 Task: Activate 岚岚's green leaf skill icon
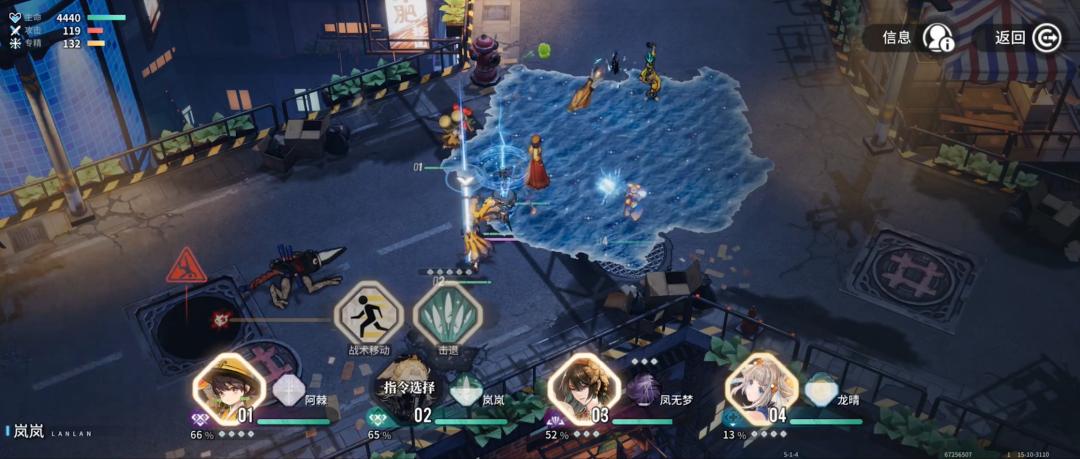tap(466, 391)
